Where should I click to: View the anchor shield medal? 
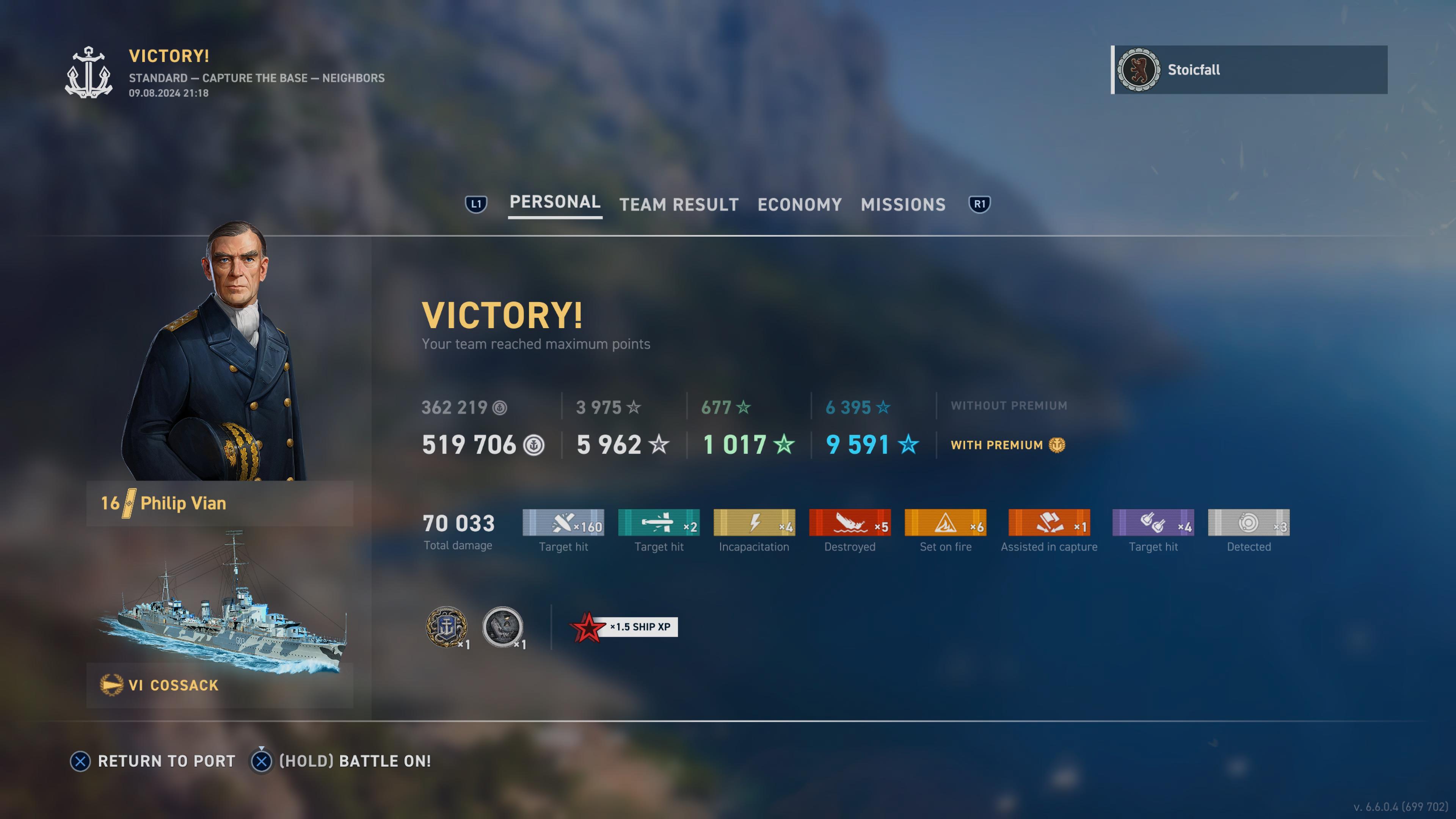point(446,627)
